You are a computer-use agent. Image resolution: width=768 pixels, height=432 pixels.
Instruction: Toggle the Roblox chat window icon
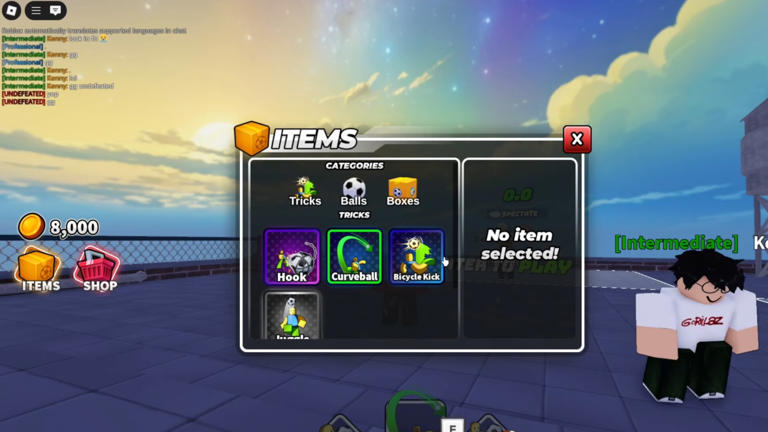[56, 11]
